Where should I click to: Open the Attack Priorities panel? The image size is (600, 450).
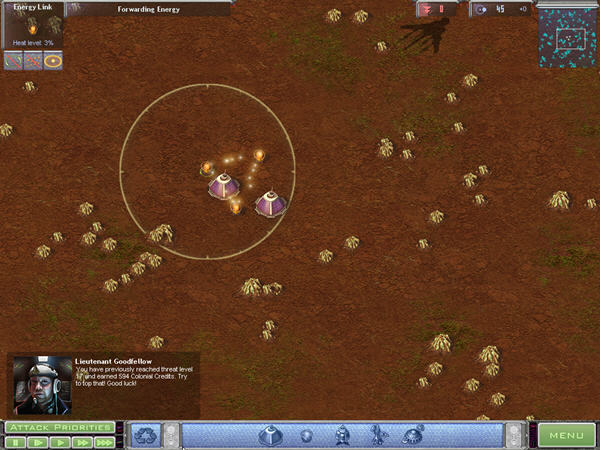tap(59, 427)
